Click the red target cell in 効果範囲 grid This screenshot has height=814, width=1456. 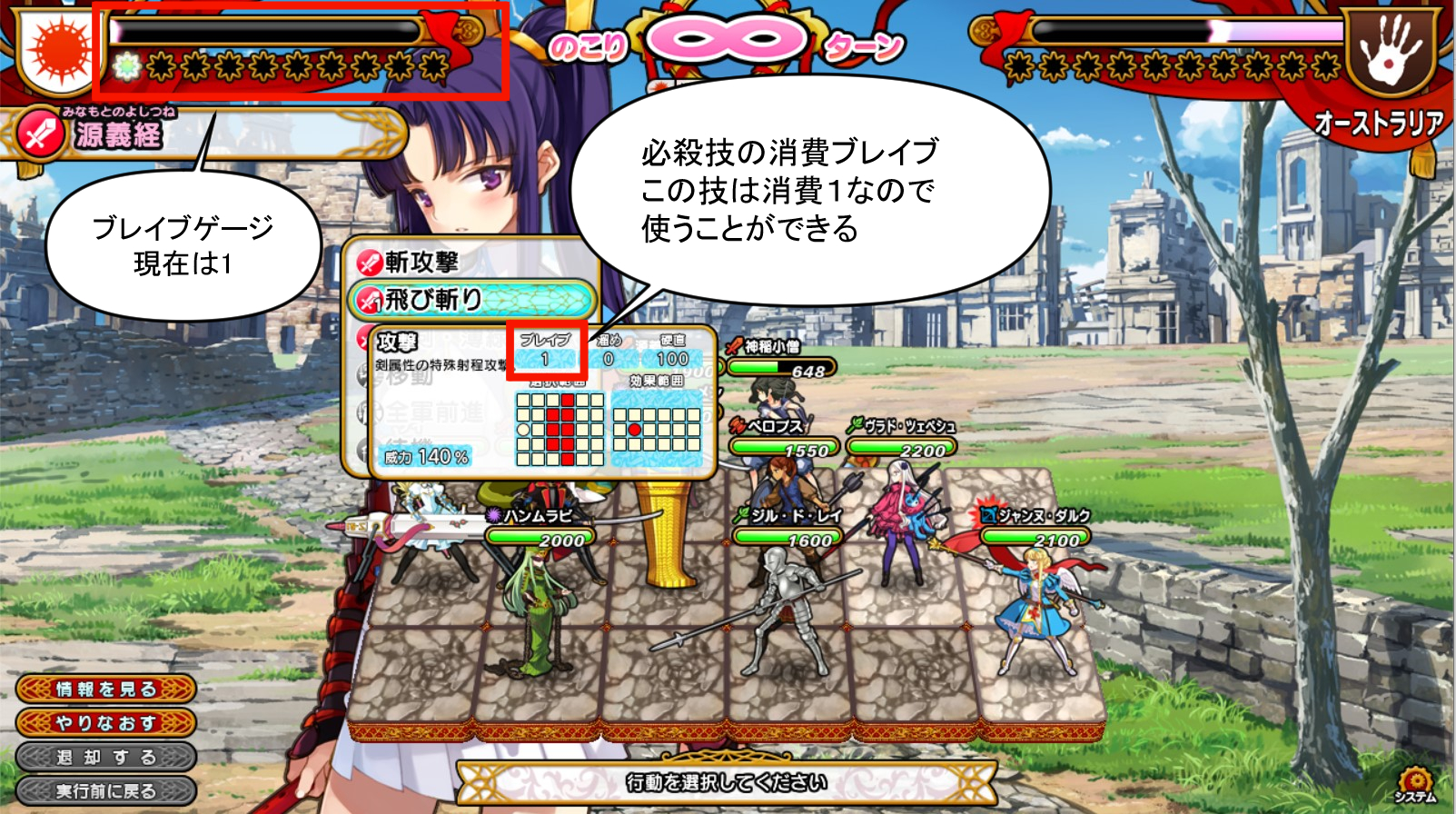(x=635, y=428)
